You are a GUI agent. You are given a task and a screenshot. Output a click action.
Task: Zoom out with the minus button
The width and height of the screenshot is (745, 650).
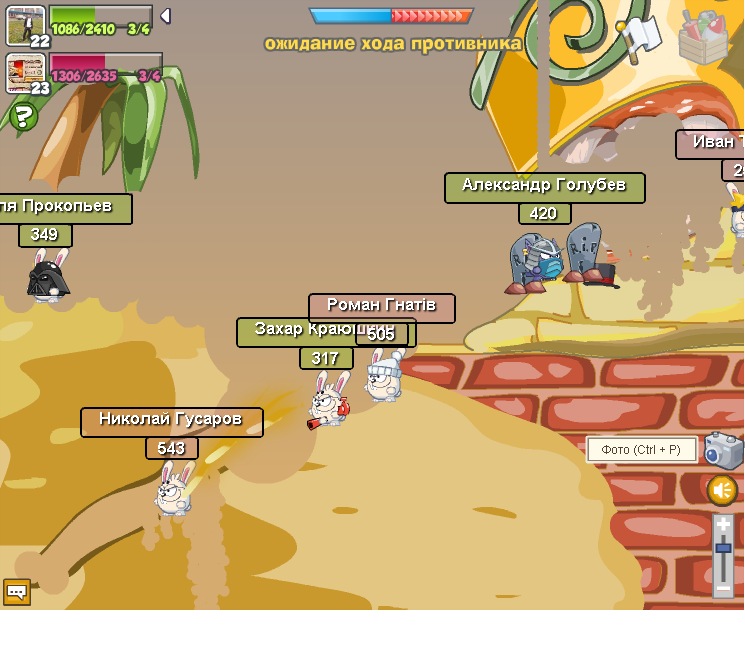click(x=723, y=589)
